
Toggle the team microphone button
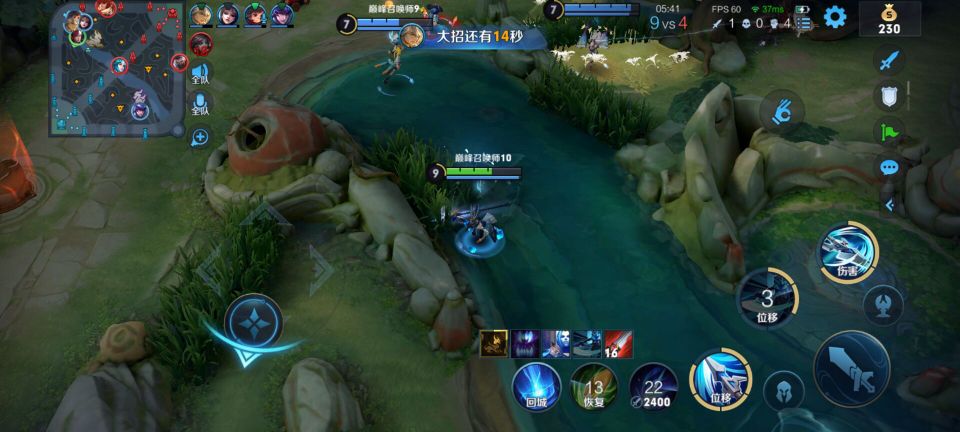click(x=200, y=104)
